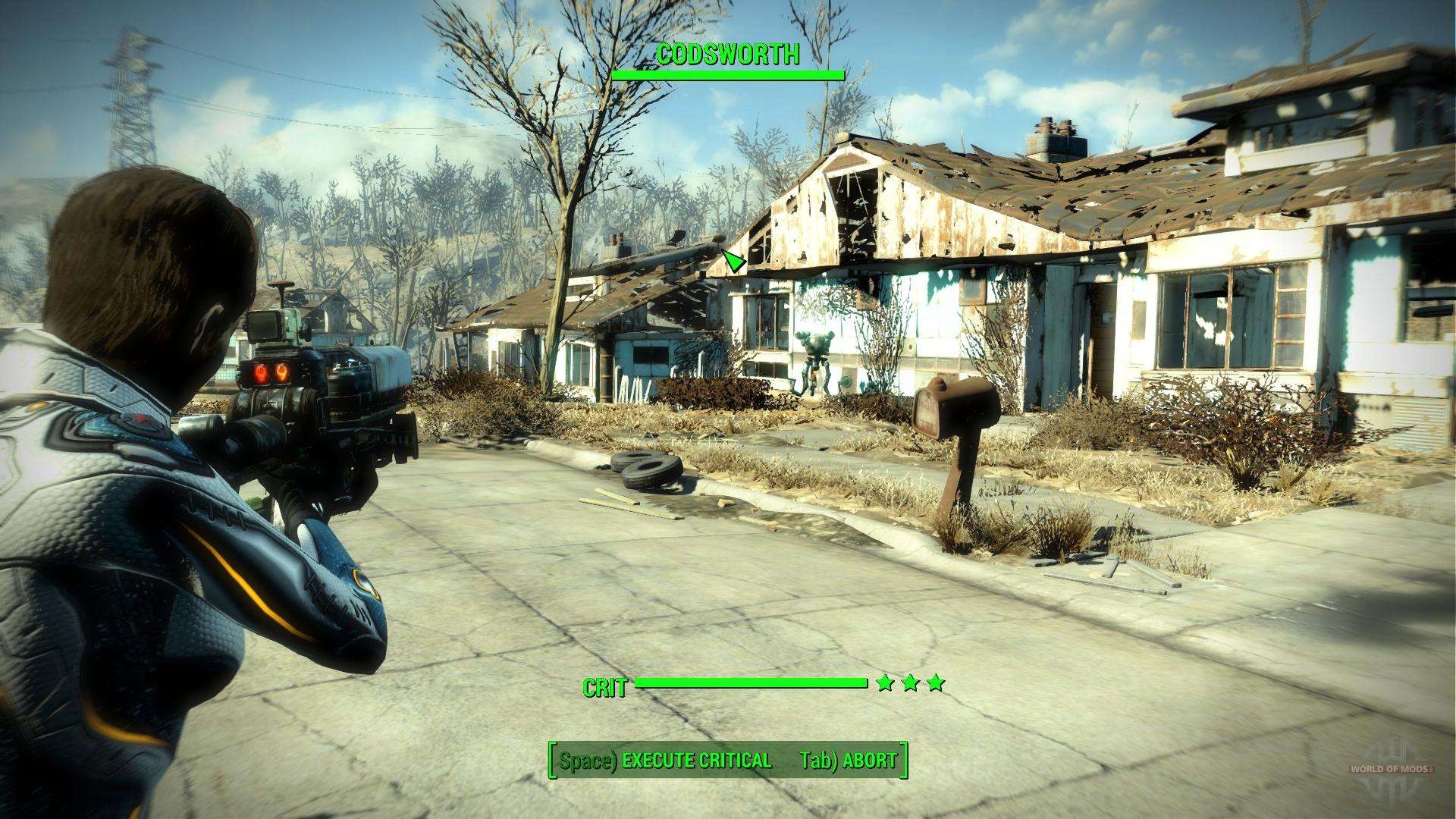Click the second crit star icon
Viewport: 1456px width, 819px height.
pyautogui.click(x=910, y=684)
